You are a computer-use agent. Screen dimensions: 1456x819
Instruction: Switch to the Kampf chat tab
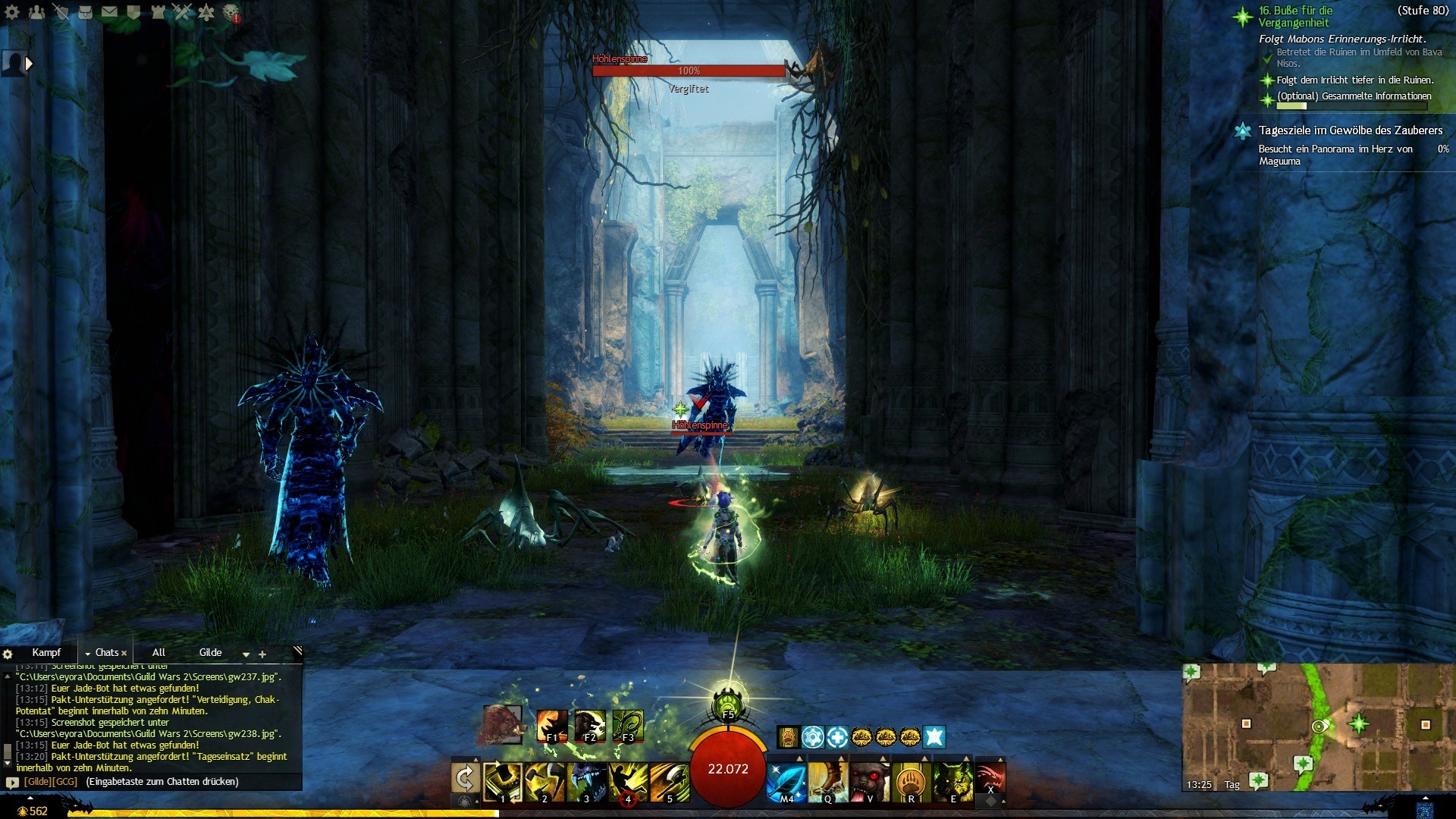click(x=46, y=653)
